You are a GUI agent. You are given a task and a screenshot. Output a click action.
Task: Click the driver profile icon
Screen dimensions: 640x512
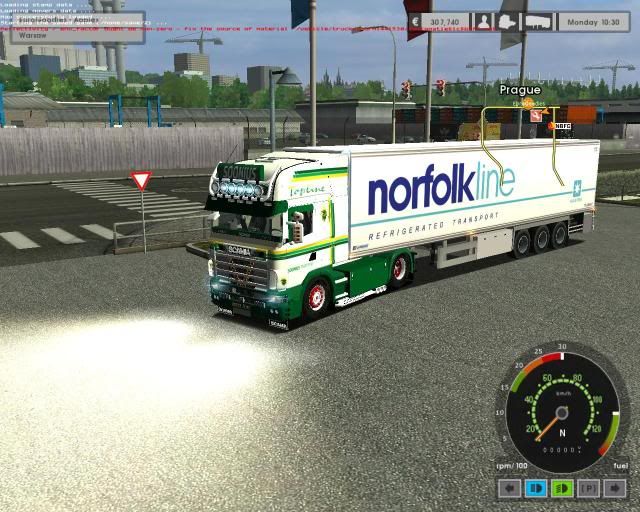[484, 21]
